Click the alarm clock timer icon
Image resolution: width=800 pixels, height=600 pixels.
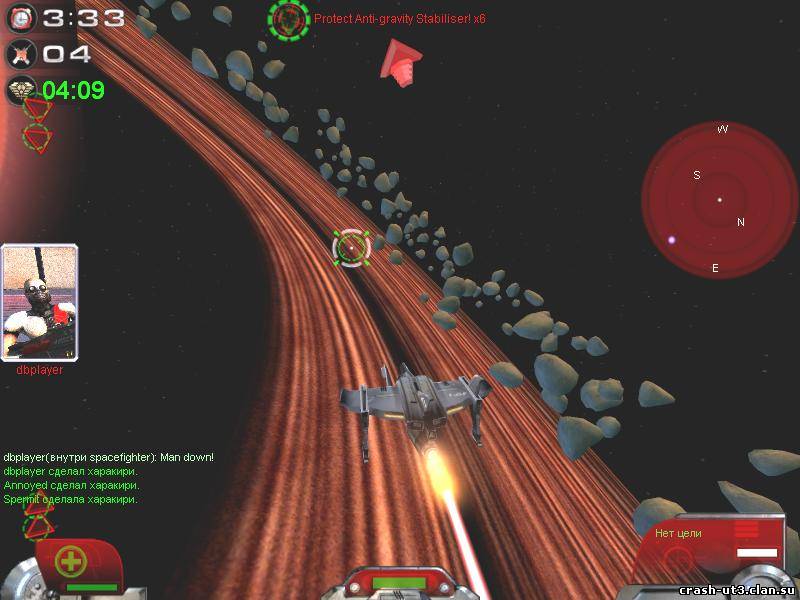[x=21, y=17]
